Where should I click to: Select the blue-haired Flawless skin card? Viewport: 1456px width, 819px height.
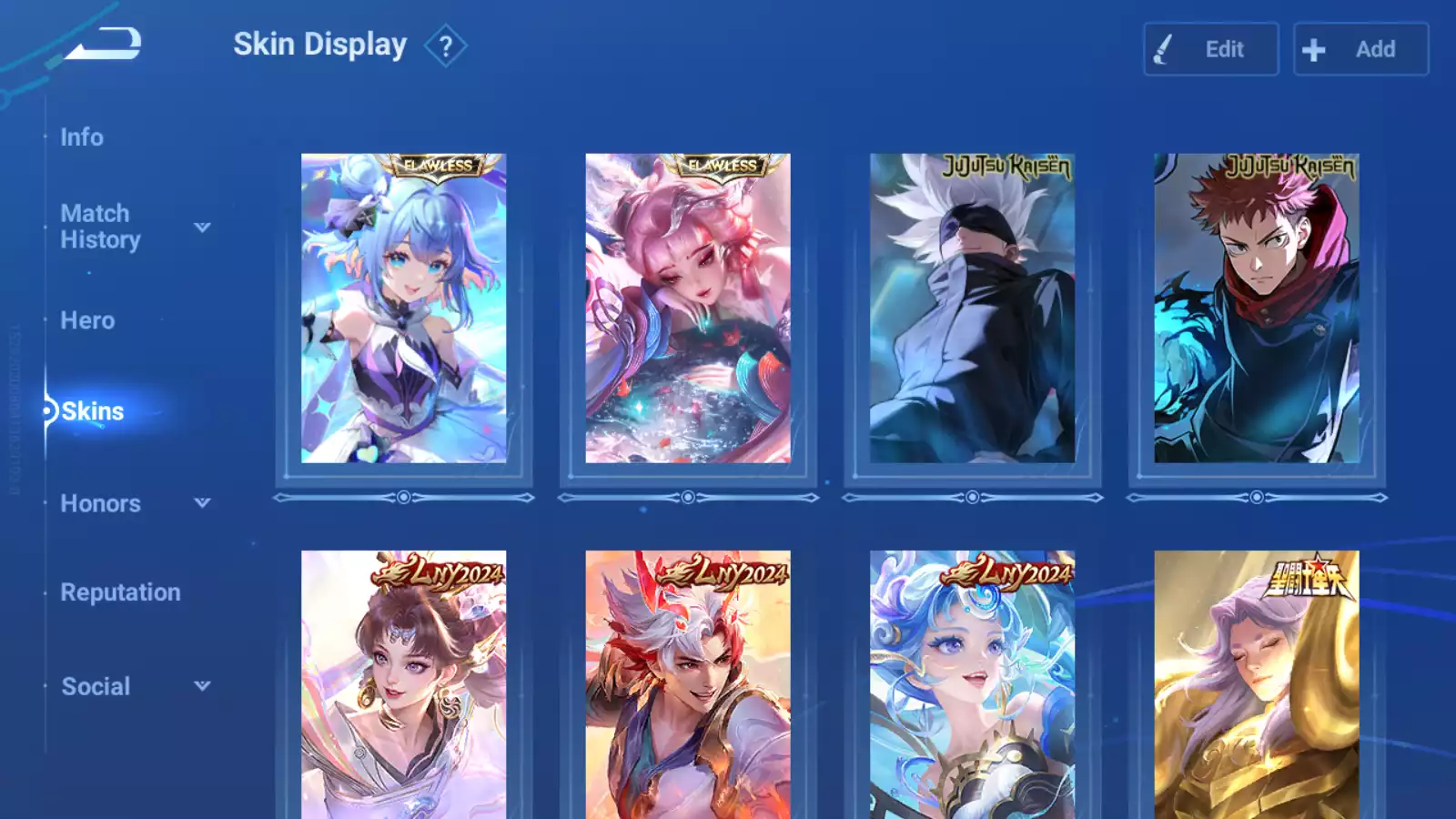403,308
